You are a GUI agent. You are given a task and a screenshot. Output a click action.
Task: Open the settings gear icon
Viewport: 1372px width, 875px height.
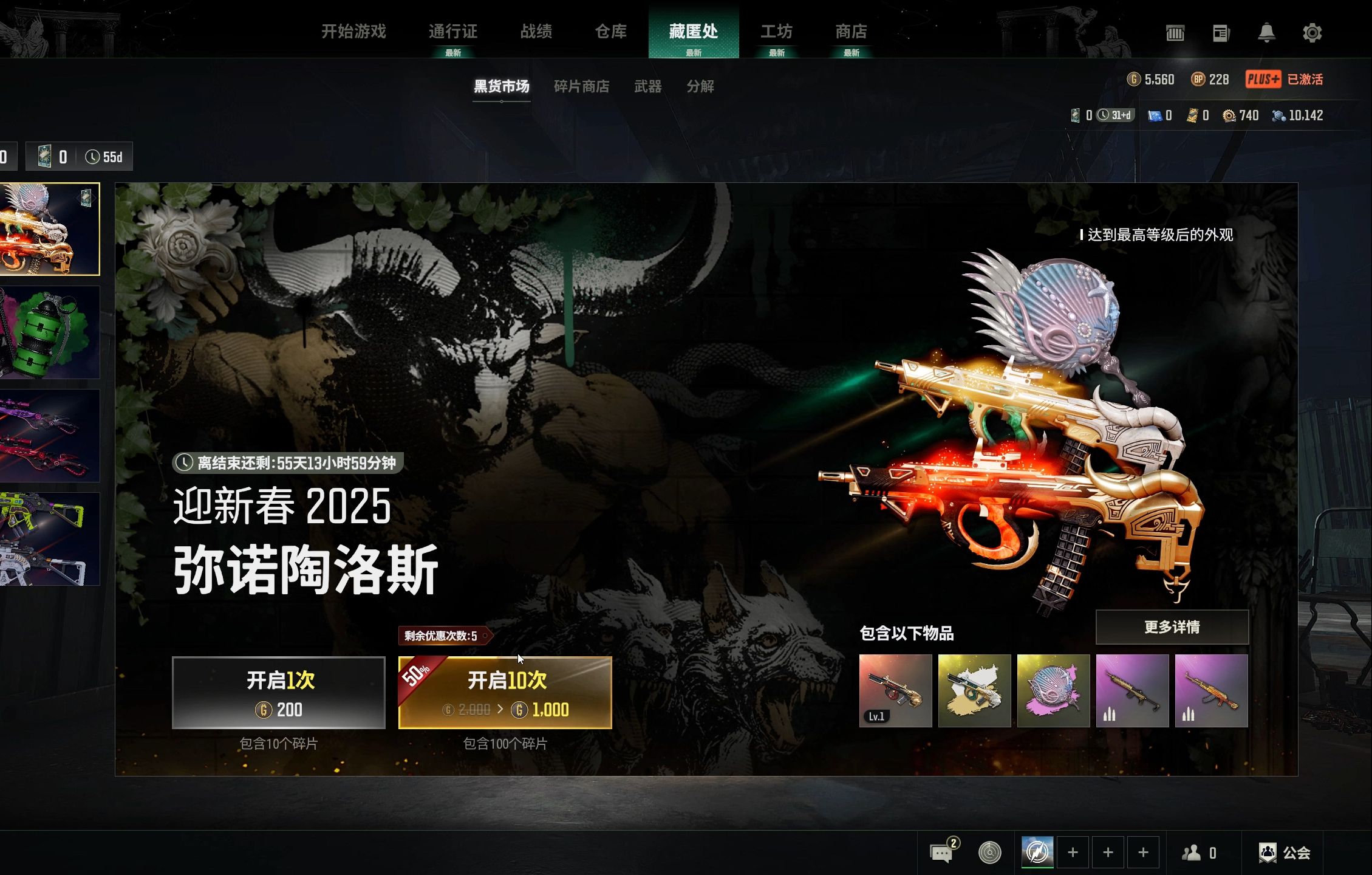coord(1312,33)
